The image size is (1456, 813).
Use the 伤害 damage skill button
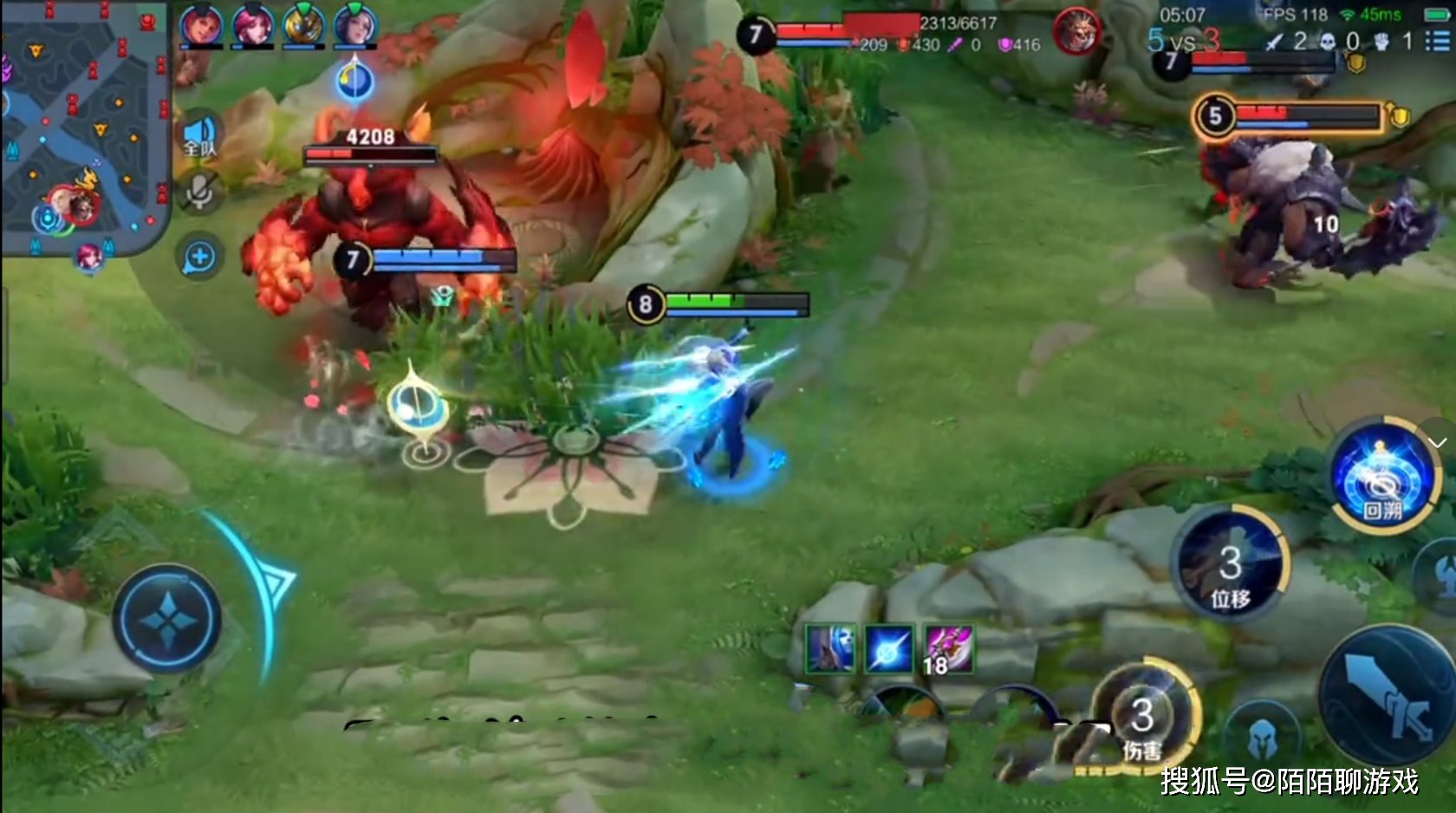(x=1144, y=721)
